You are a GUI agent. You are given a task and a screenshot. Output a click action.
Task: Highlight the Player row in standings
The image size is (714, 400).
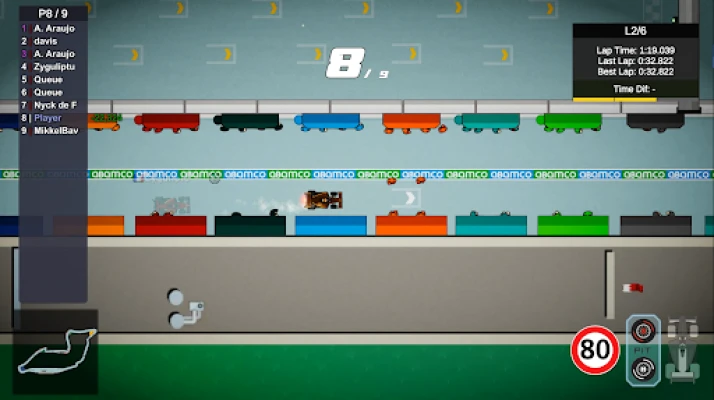click(48, 117)
